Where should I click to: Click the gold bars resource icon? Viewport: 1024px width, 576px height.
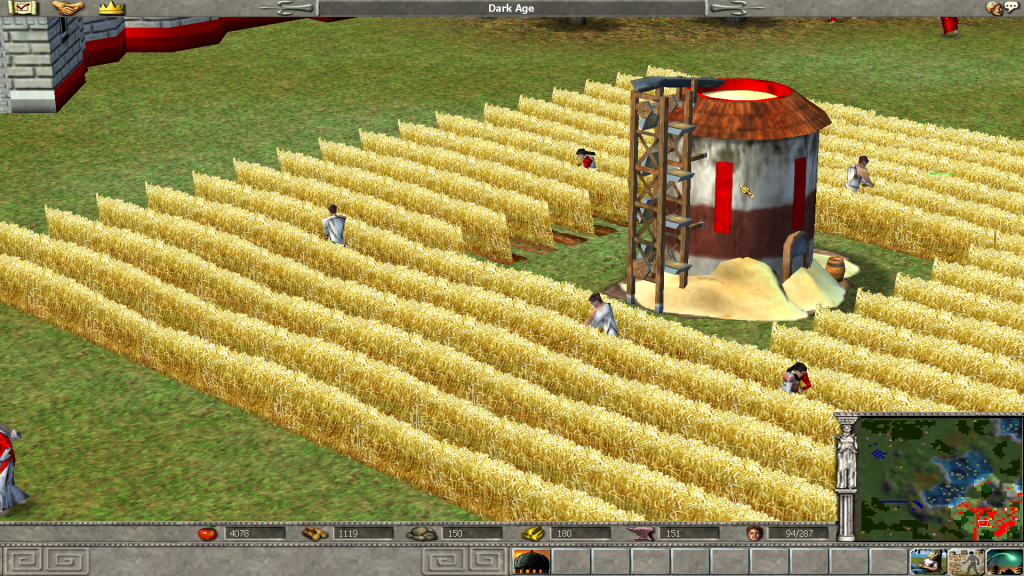531,533
